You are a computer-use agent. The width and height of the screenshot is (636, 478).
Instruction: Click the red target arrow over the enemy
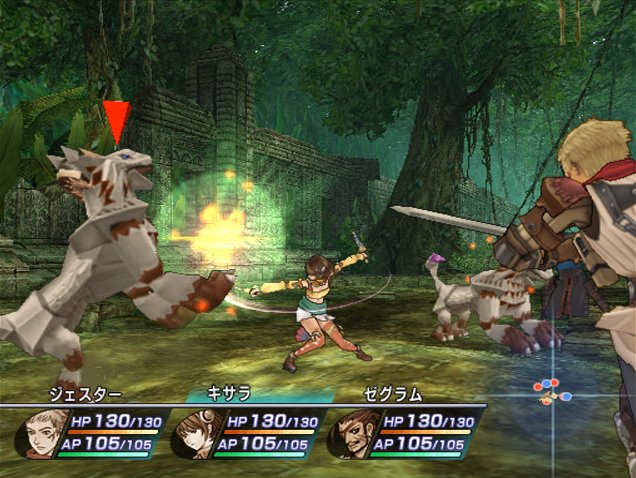point(117,121)
